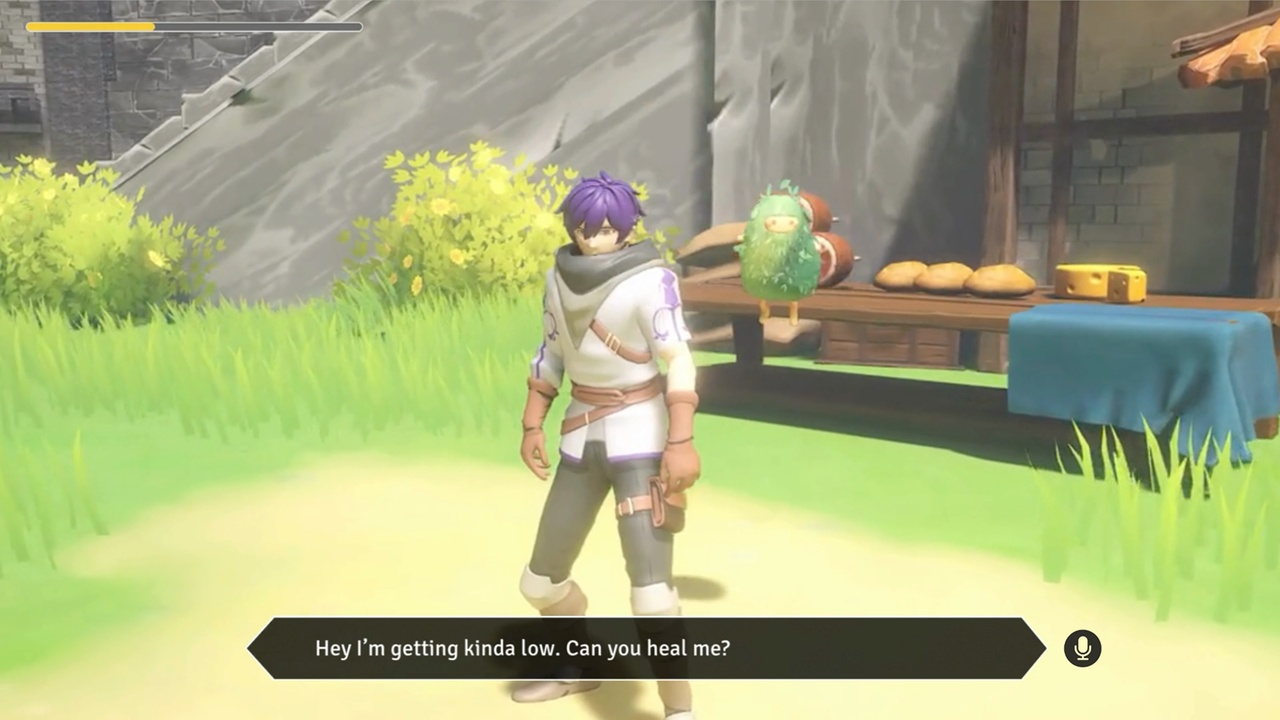This screenshot has width=1280, height=720.
Task: Activate the microphone voice input button
Action: [1082, 648]
